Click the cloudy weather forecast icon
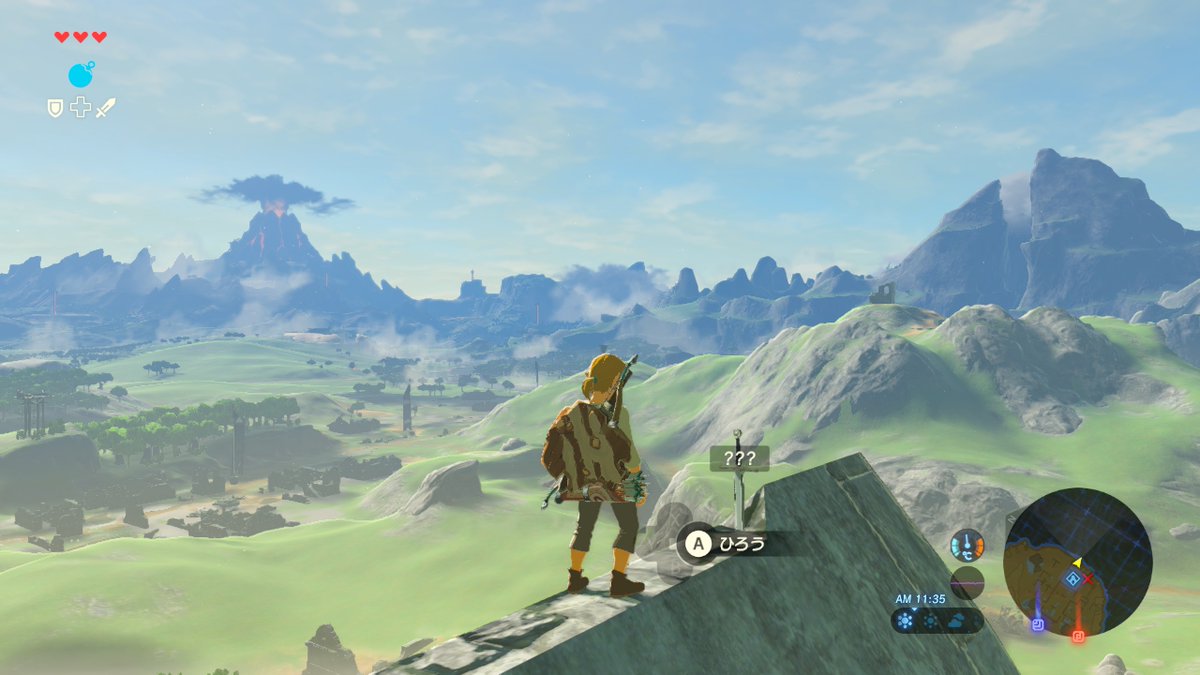Image resolution: width=1200 pixels, height=675 pixels. [x=958, y=620]
